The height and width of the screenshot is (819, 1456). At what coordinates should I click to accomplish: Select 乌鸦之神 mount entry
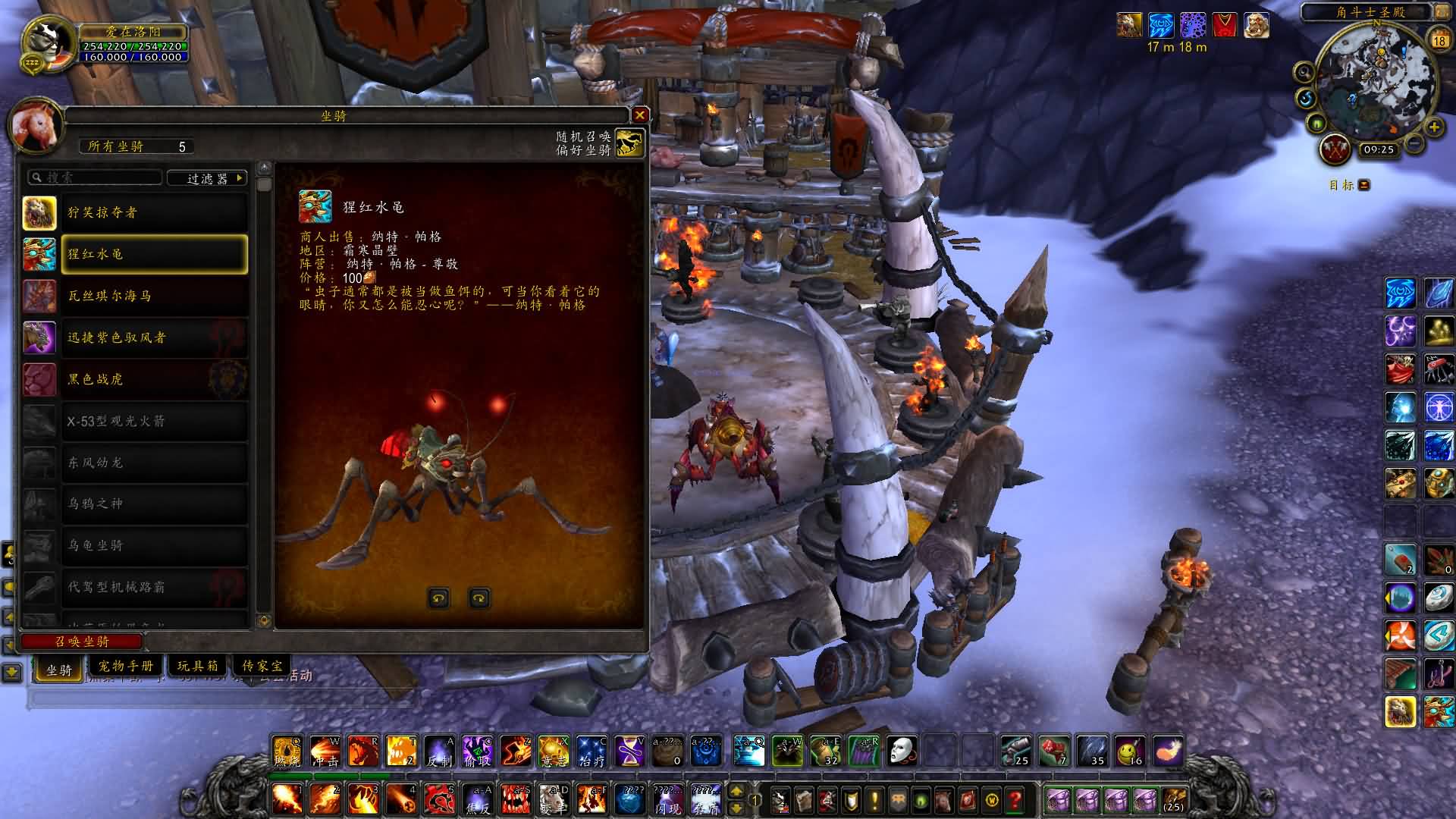pyautogui.click(x=154, y=504)
